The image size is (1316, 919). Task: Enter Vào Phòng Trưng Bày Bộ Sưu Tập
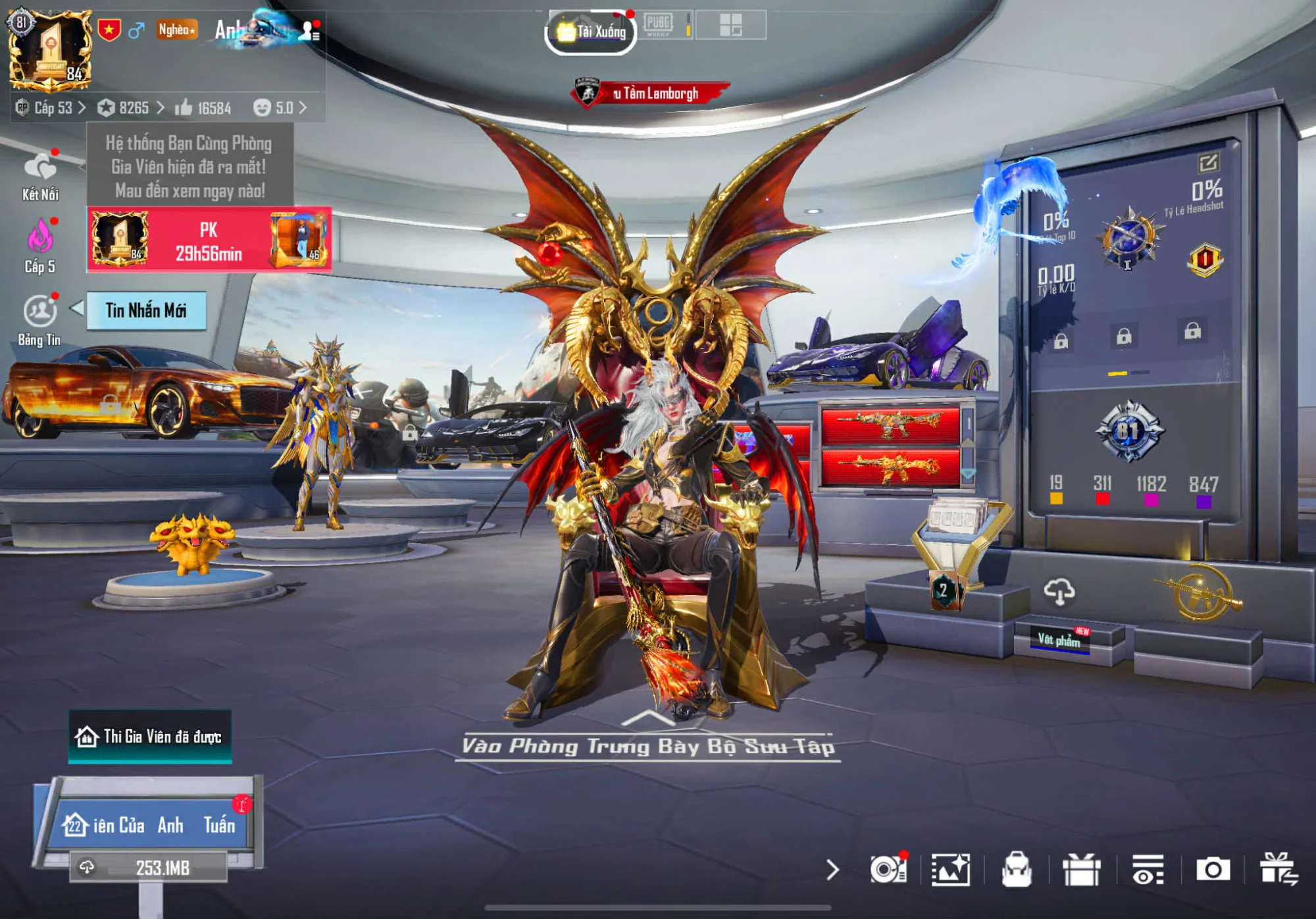coord(648,745)
